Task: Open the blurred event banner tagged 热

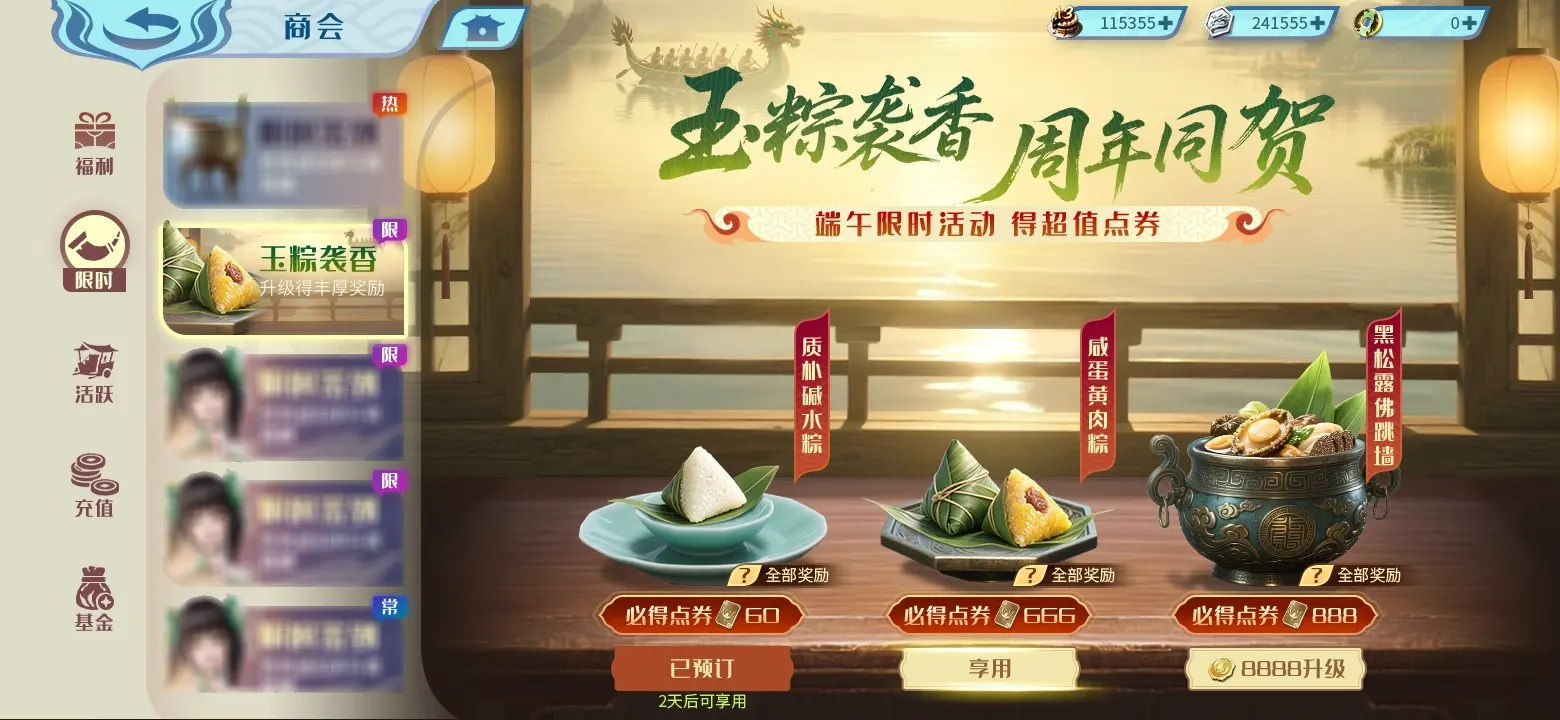Action: pos(283,154)
